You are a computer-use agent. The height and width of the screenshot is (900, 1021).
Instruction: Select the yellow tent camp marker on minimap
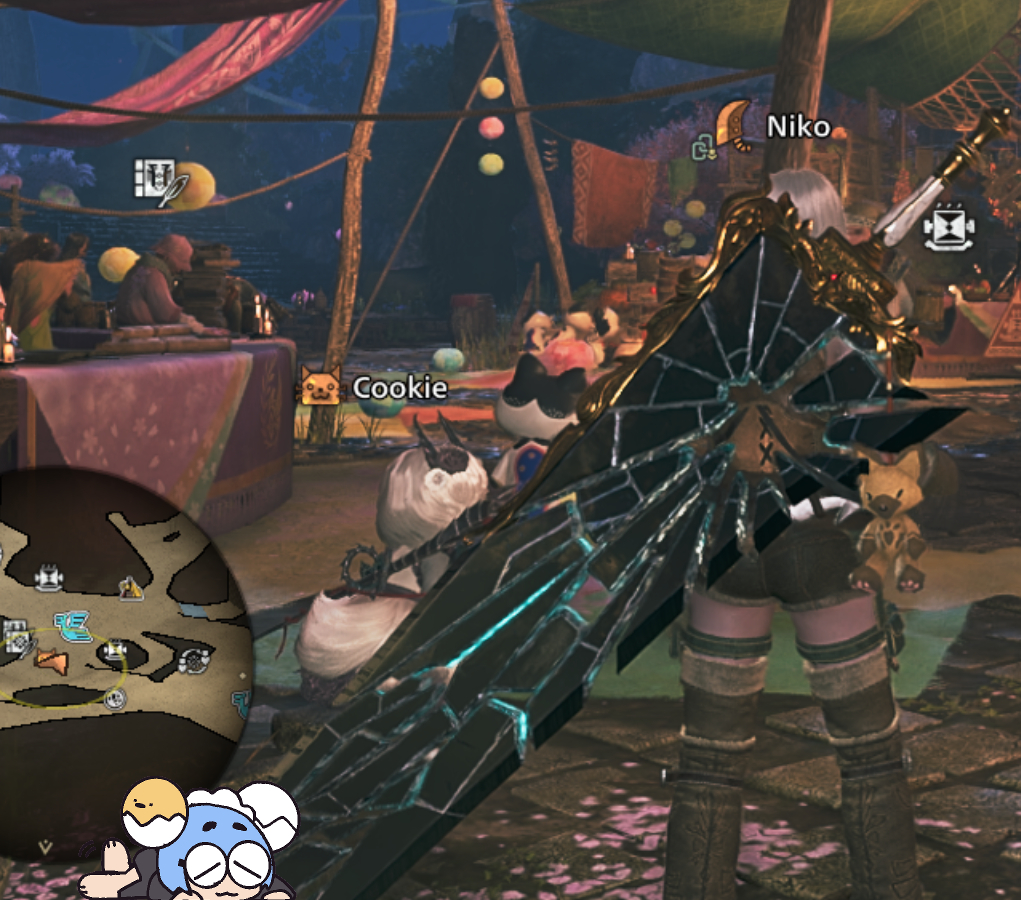[129, 588]
